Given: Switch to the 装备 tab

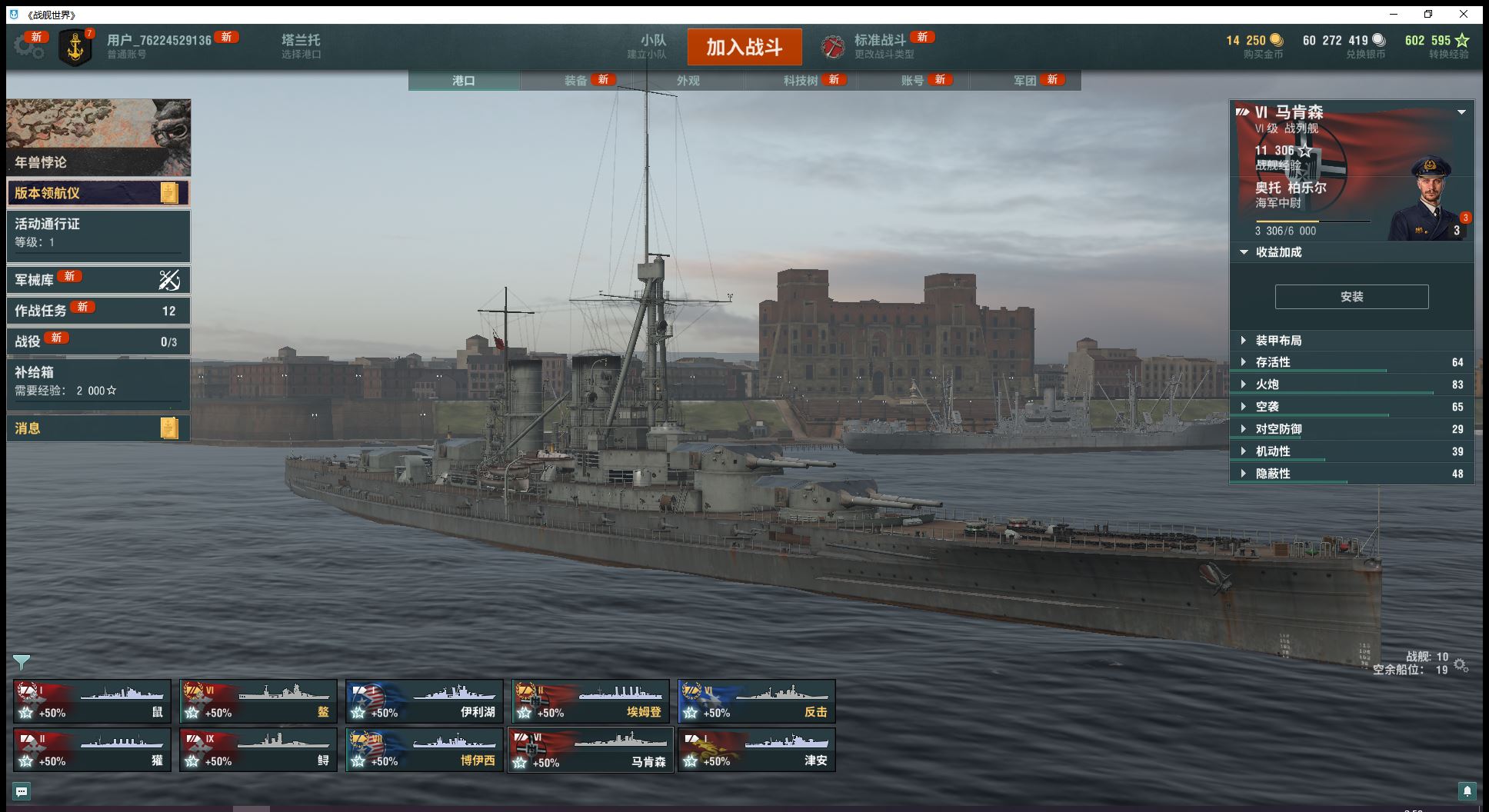Looking at the screenshot, I should point(576,81).
